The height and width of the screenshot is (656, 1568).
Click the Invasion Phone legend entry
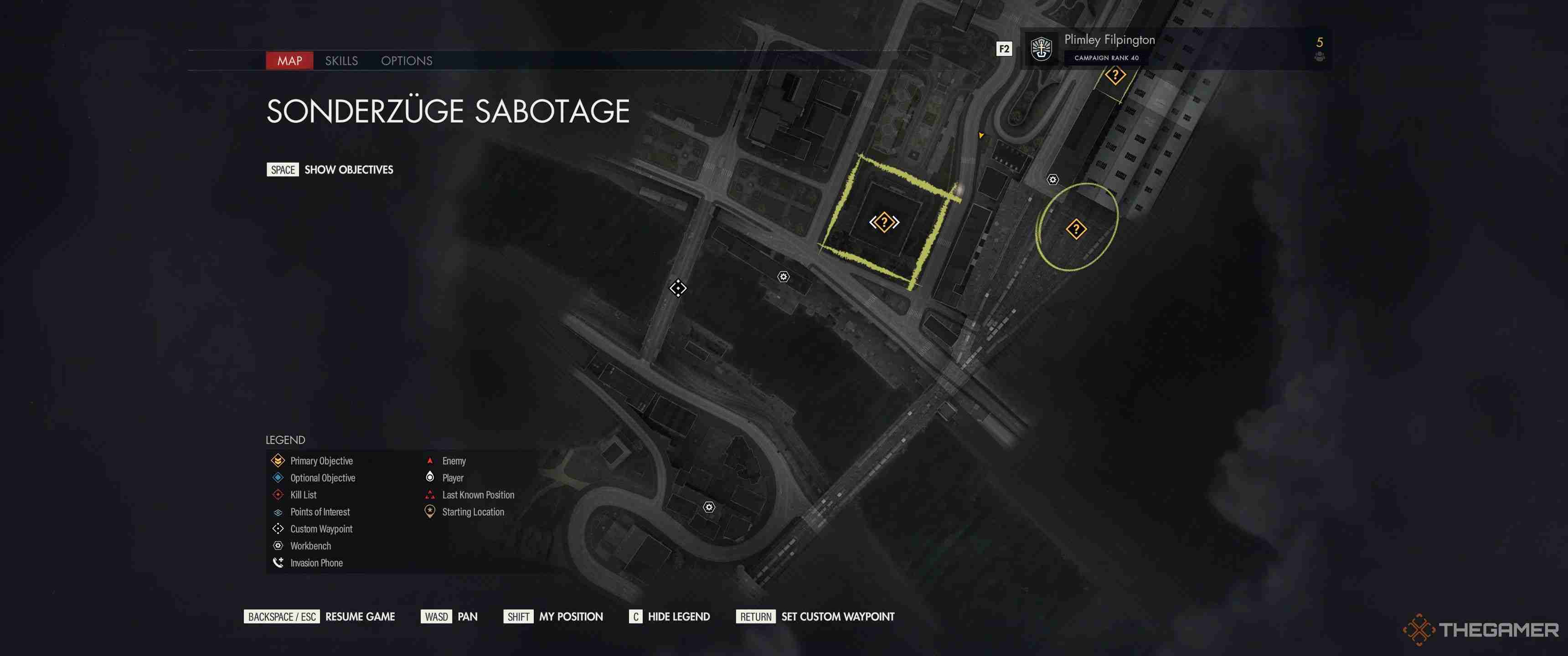point(315,563)
